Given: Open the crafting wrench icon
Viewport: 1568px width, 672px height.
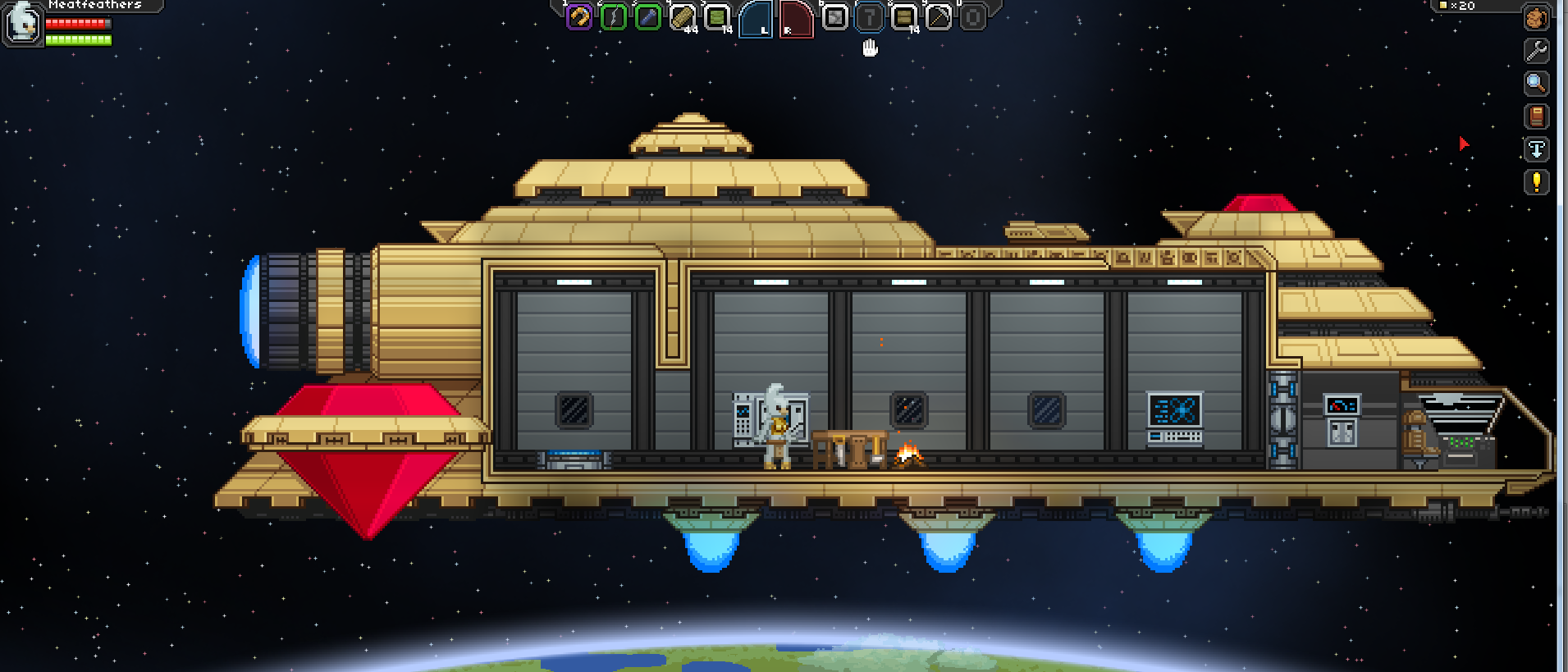Looking at the screenshot, I should [x=1538, y=51].
